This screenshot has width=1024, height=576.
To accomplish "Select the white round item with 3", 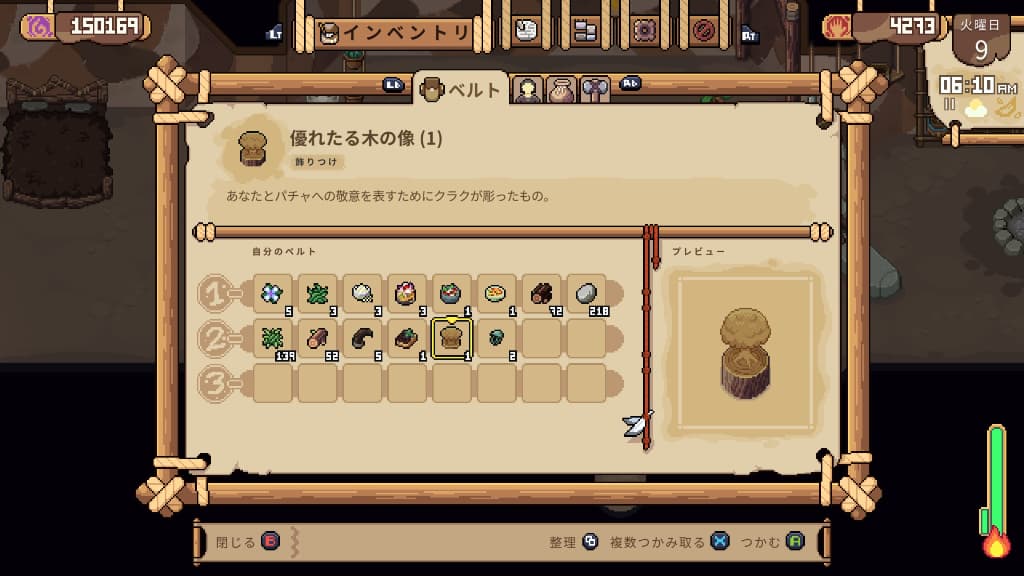I will 362,294.
